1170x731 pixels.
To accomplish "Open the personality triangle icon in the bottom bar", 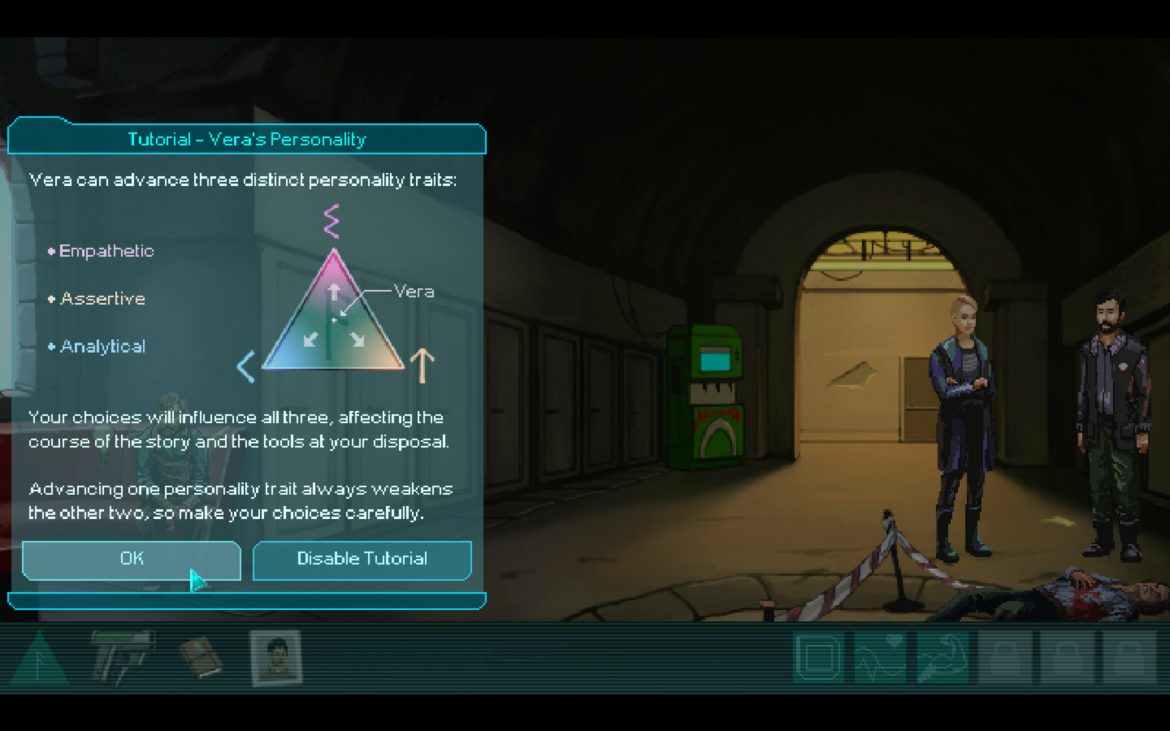I will tap(39, 658).
